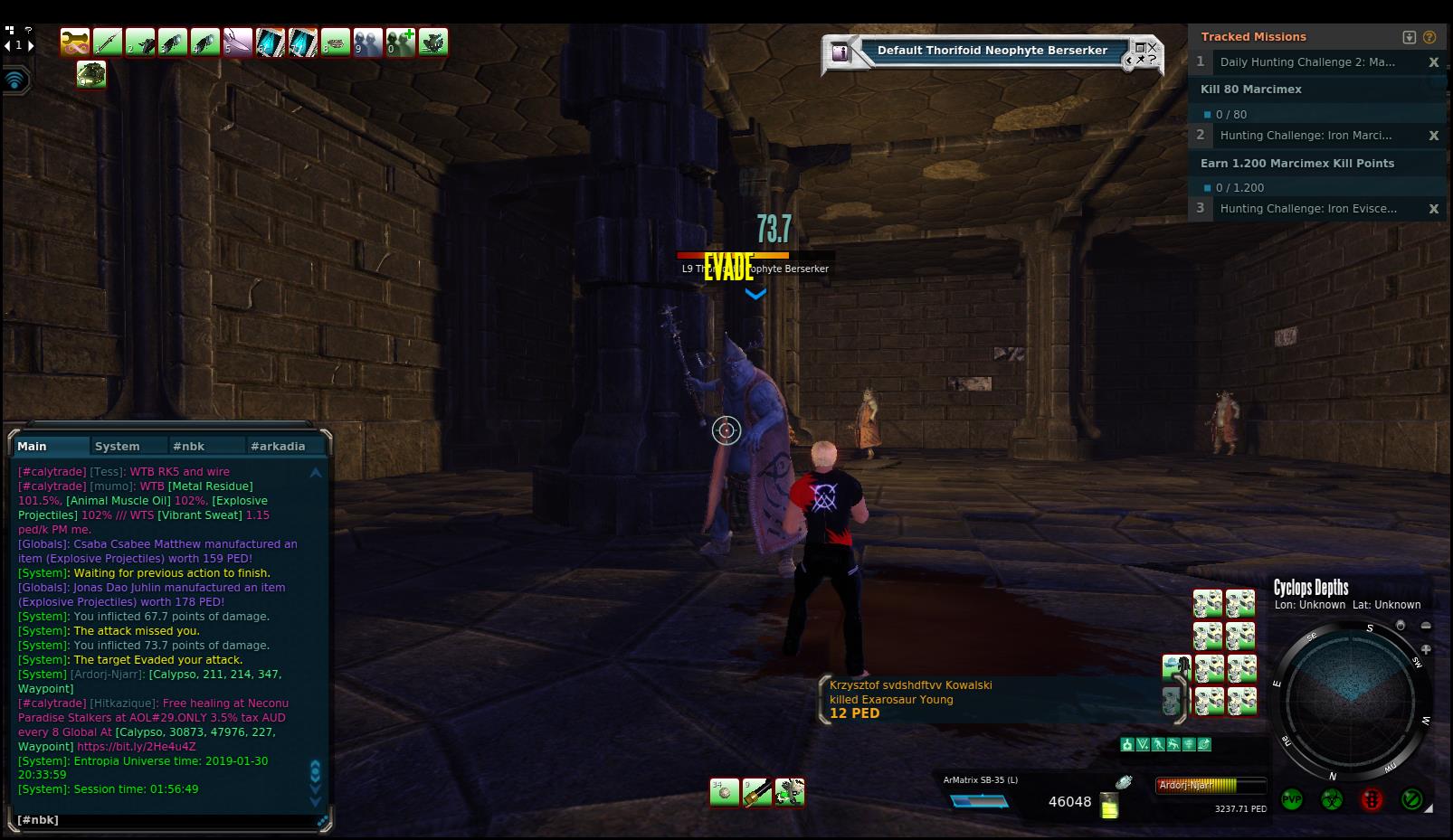Select the #arkadia chat tab
Viewport: 1453px width, 840px height.
tap(278, 446)
